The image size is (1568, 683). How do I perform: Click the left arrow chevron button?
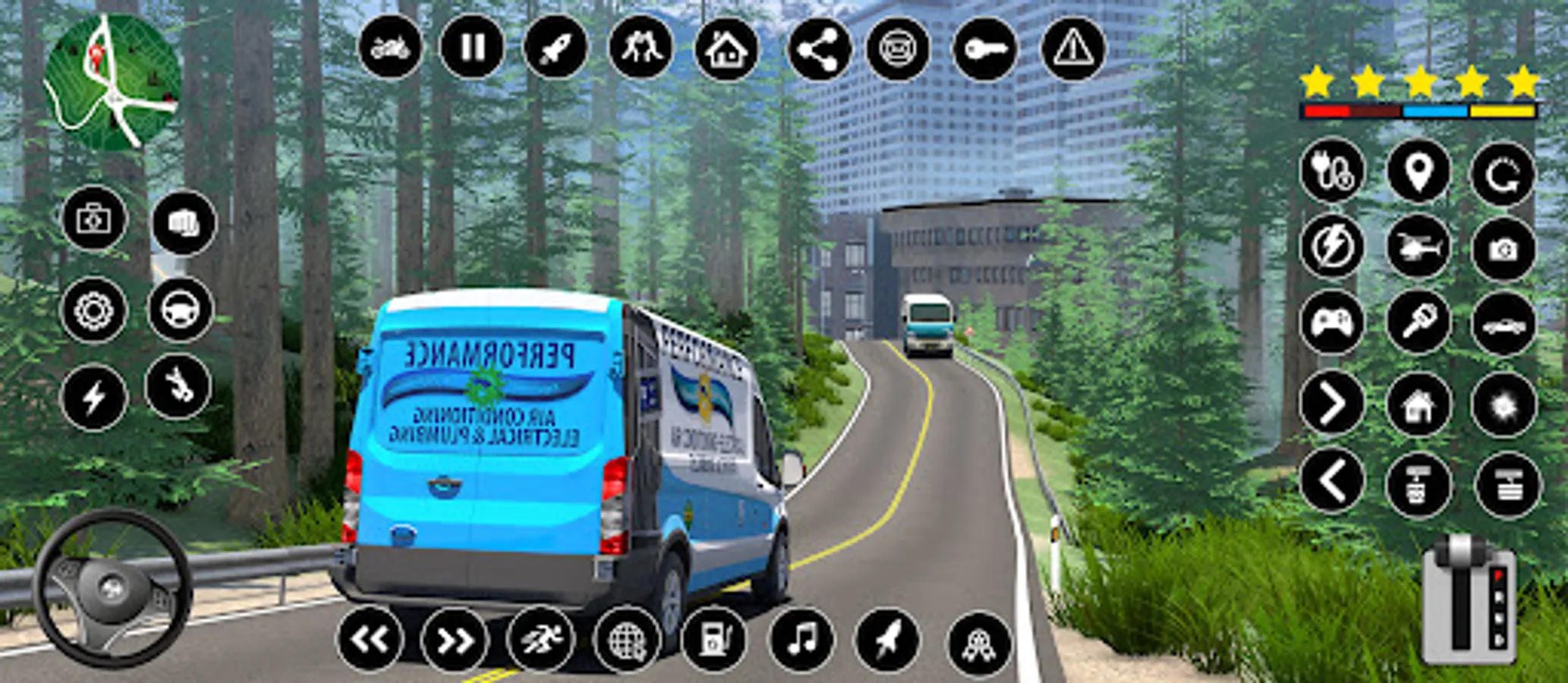(x=1332, y=481)
